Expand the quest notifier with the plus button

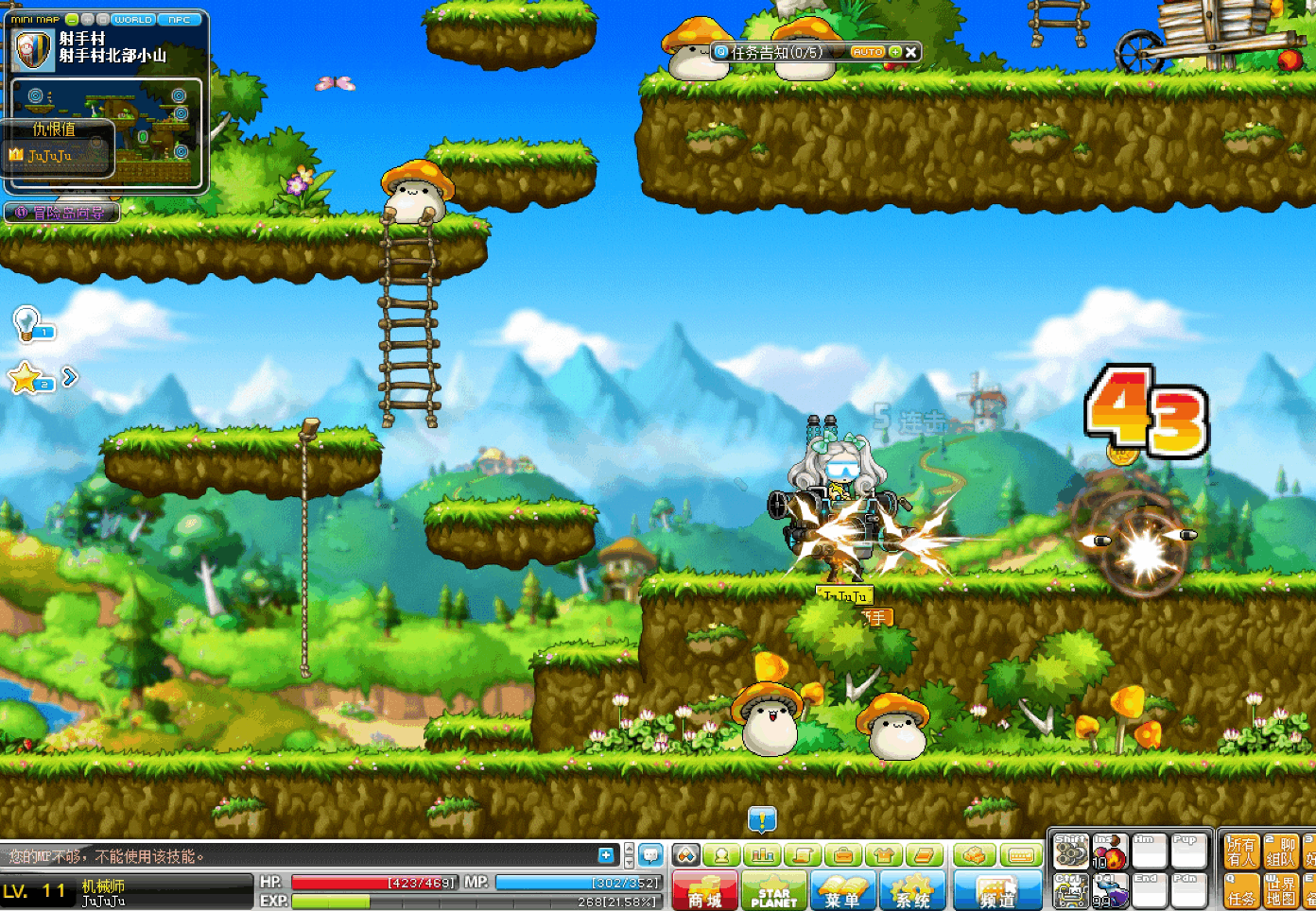(x=894, y=53)
